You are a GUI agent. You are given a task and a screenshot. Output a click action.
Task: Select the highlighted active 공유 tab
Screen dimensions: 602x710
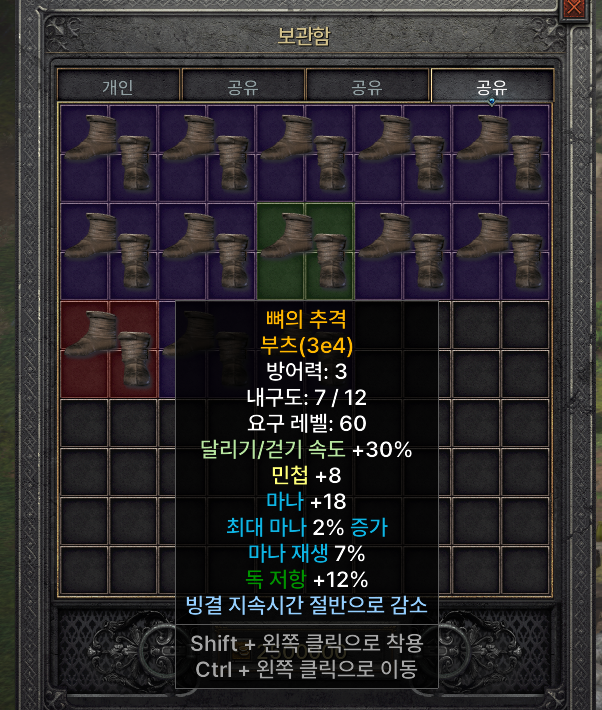click(491, 86)
